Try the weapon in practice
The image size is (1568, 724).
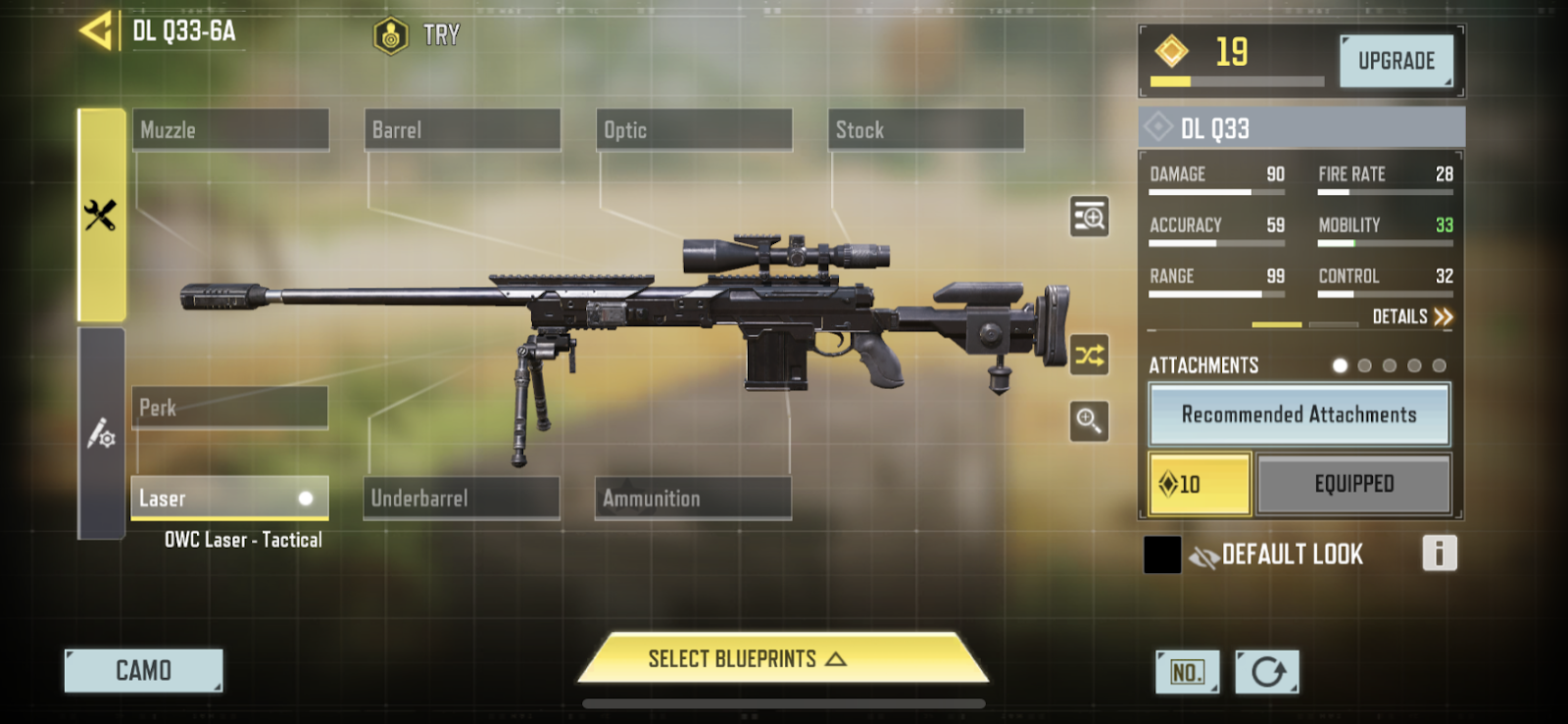point(417,36)
